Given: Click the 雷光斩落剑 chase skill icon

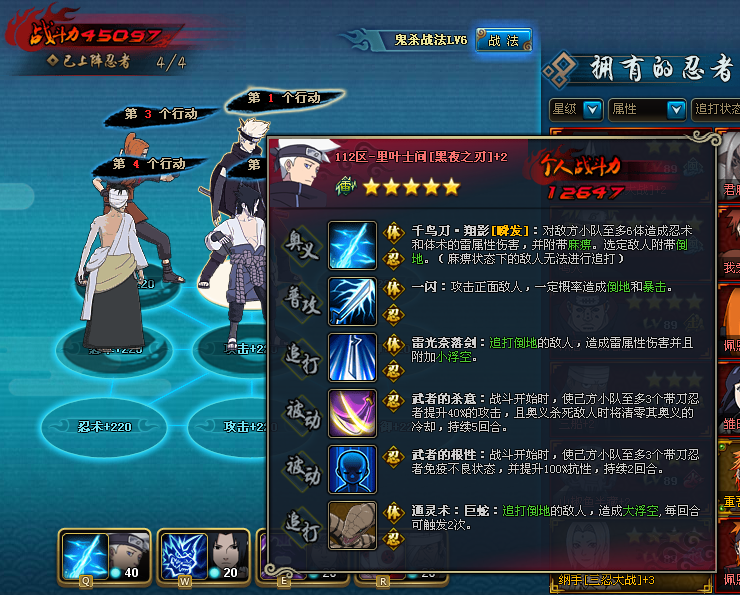Looking at the screenshot, I should [352, 357].
